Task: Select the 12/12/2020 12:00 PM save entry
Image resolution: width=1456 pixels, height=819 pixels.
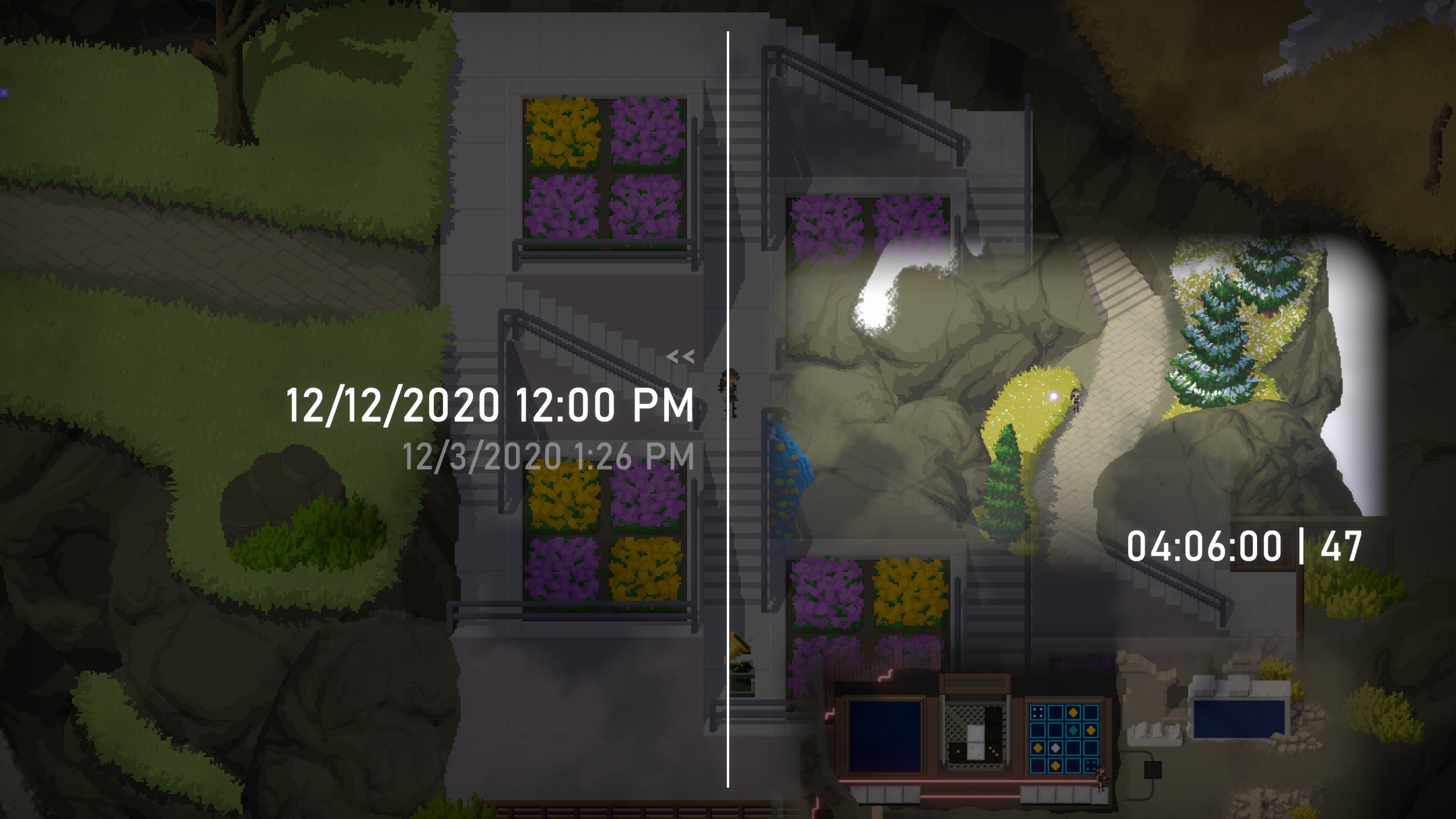Action: click(490, 405)
